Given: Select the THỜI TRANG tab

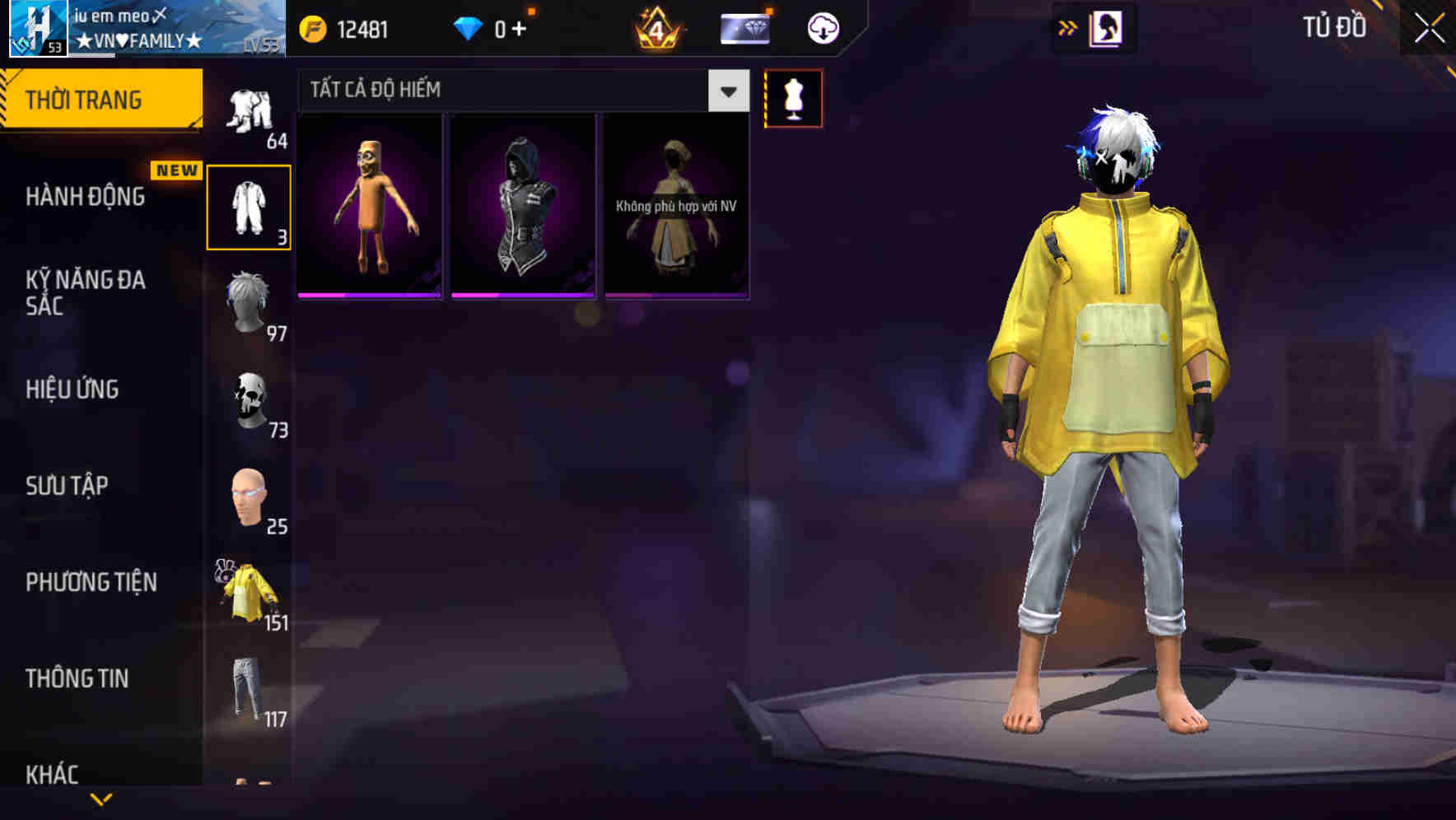Looking at the screenshot, I should pyautogui.click(x=86, y=99).
